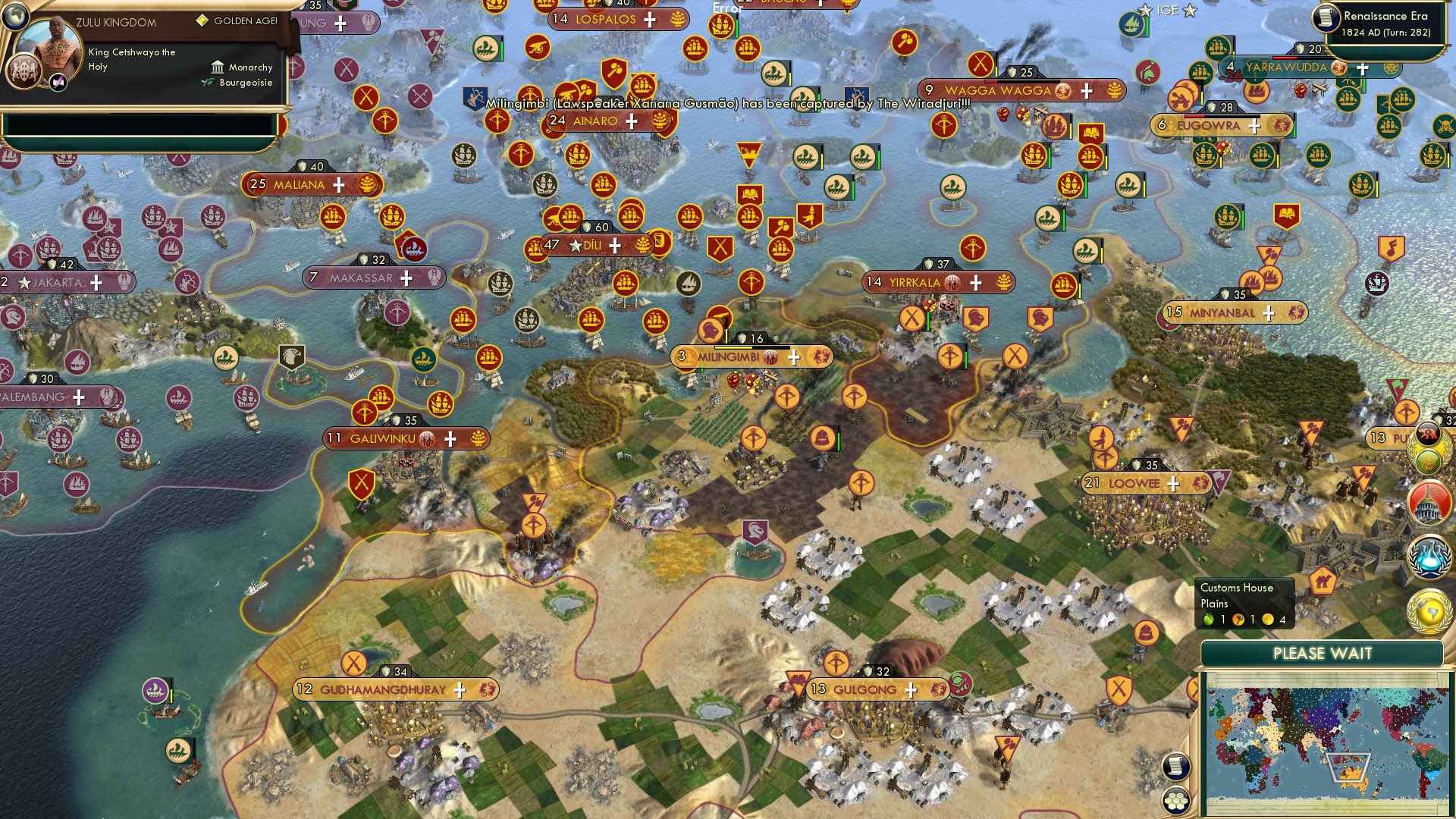
Task: Expand Dili's banner with plus button
Action: [x=614, y=246]
